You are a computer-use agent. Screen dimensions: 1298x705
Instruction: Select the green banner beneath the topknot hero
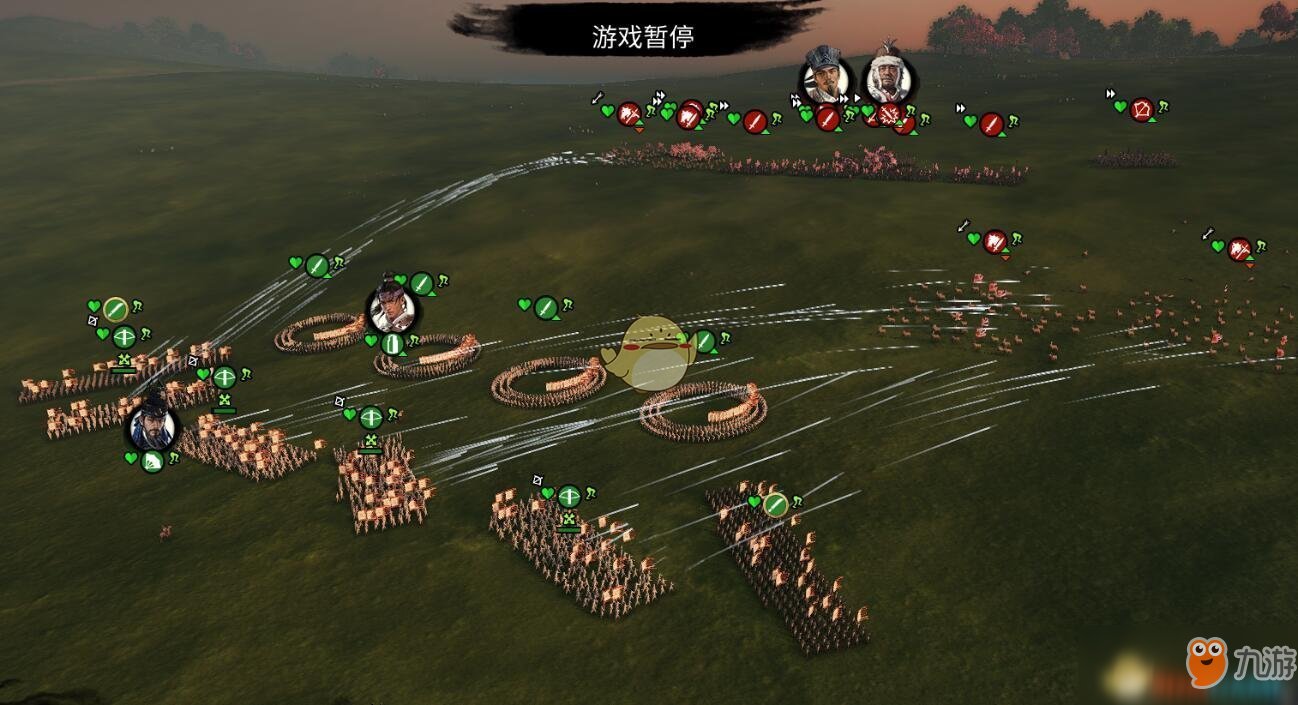click(x=393, y=344)
